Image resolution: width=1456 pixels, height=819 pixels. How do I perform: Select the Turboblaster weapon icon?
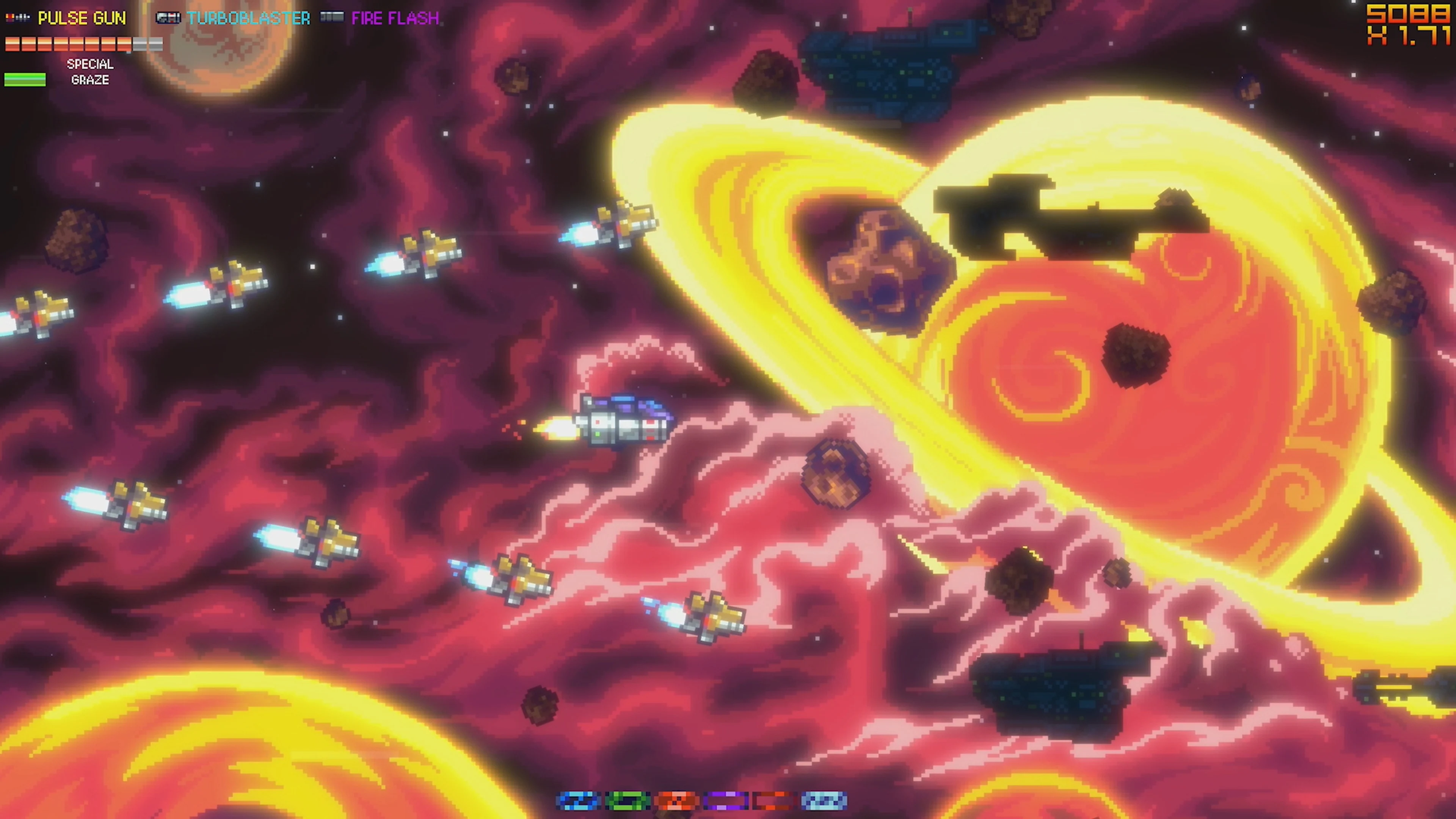(168, 17)
